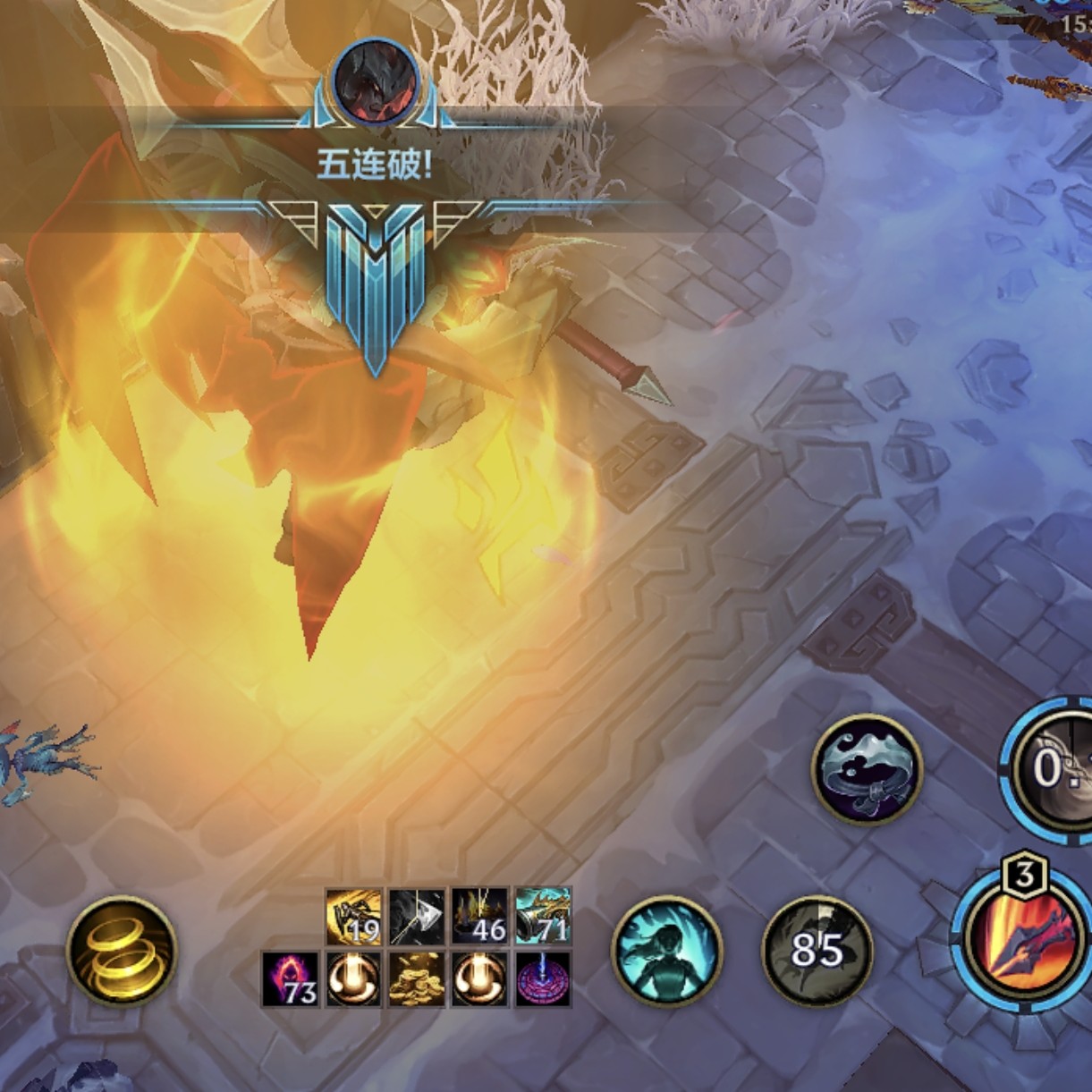1092x1092 pixels.
Task: Select the ability on 85 second cooldown
Action: point(817,951)
